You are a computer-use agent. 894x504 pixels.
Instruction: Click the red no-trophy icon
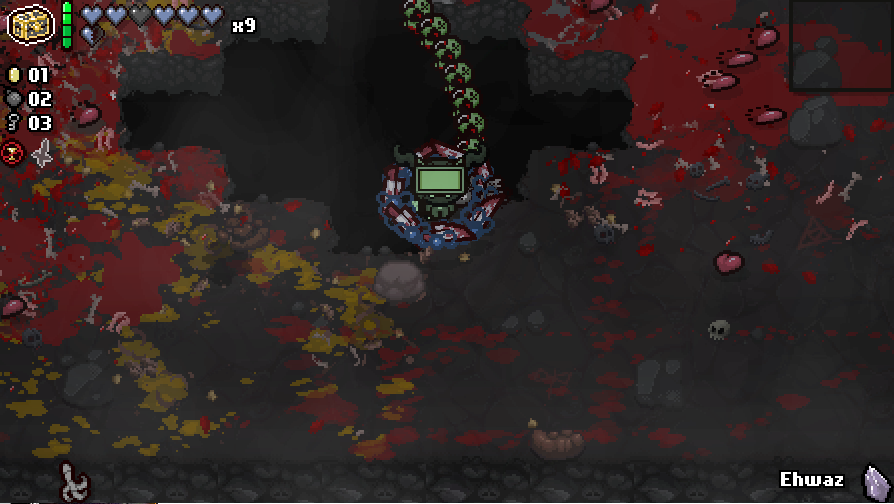[14, 153]
